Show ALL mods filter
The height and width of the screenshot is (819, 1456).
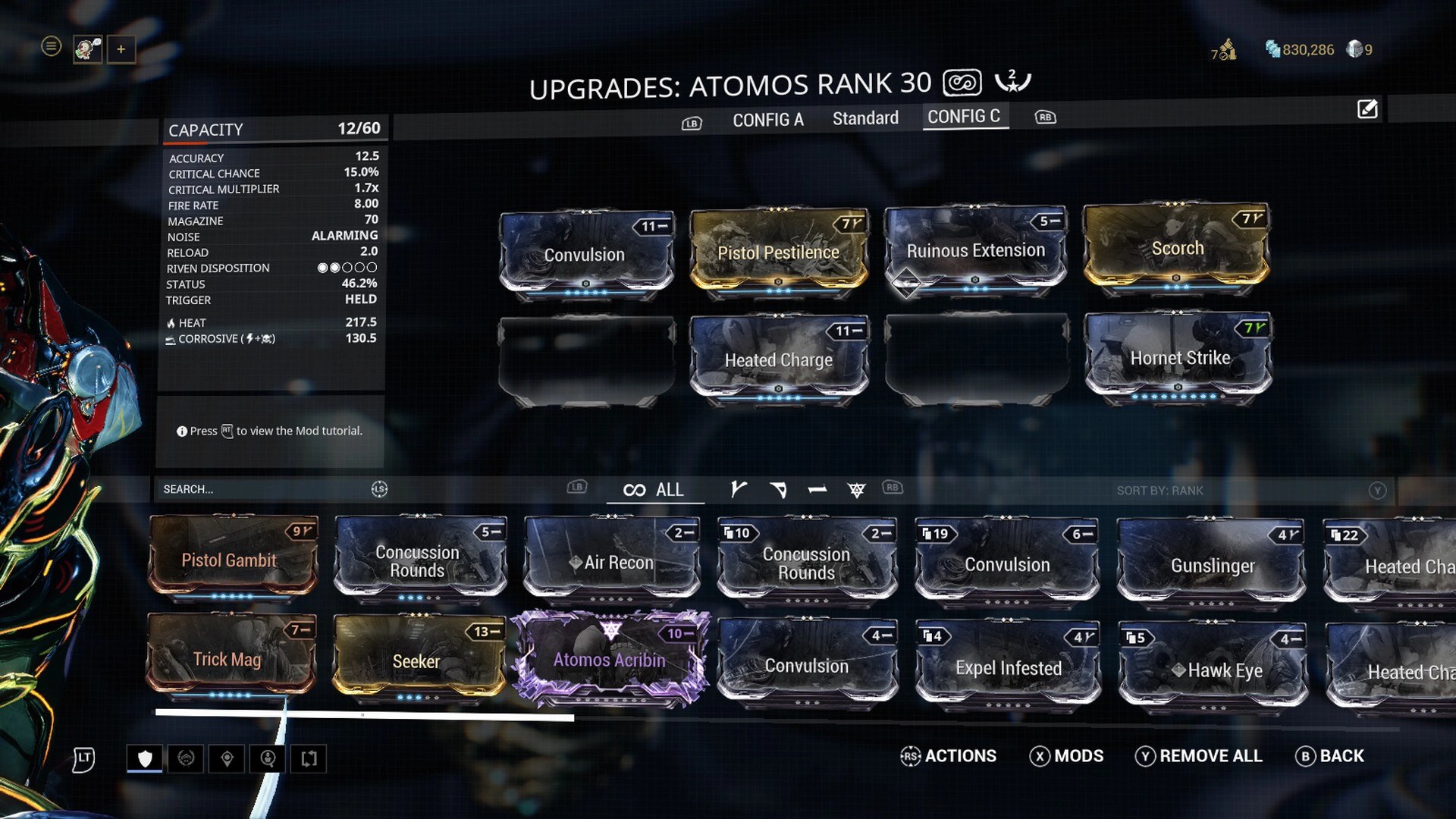(654, 490)
